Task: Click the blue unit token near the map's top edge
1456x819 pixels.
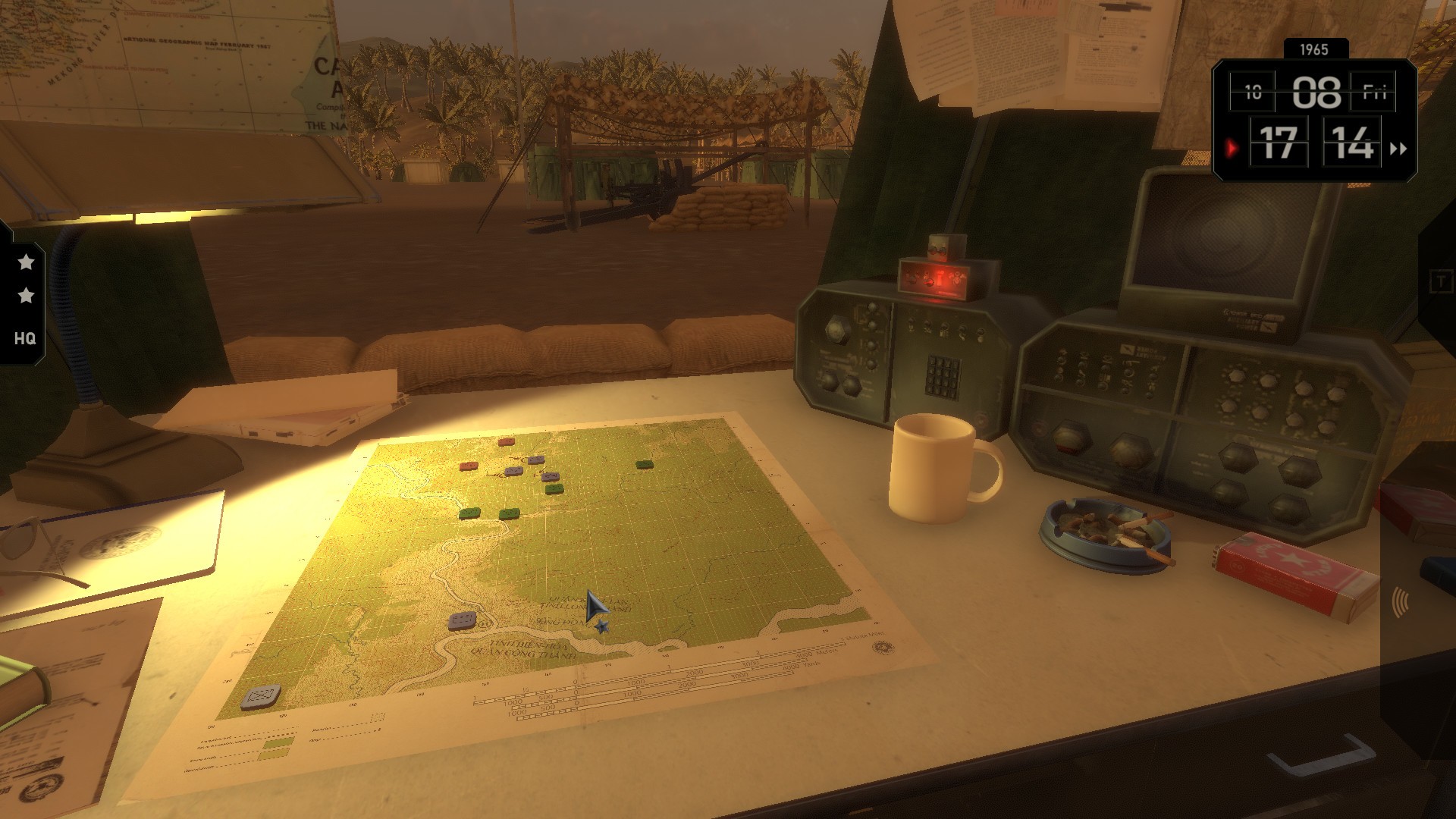Action: pos(537,459)
